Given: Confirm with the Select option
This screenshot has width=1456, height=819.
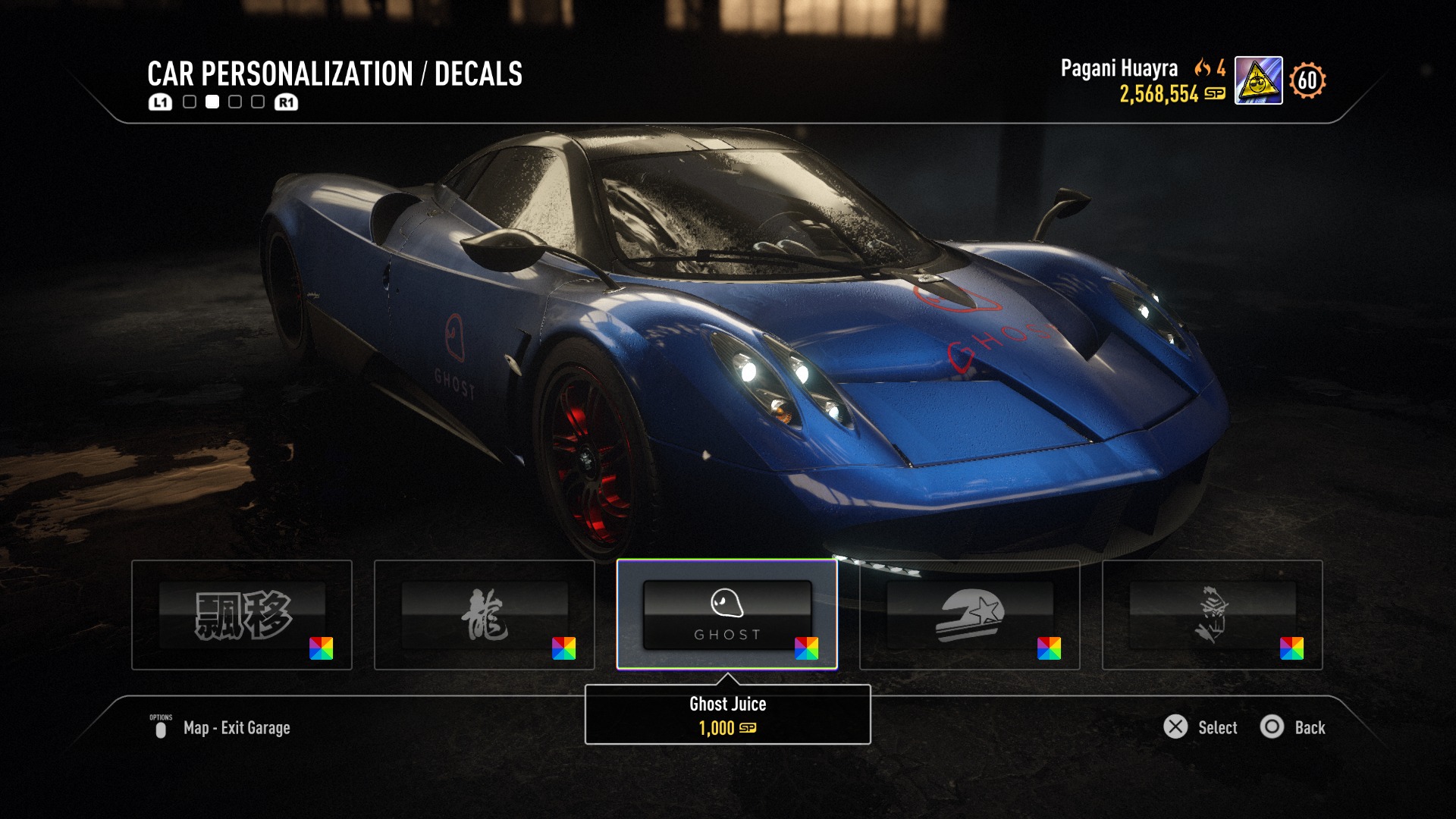Looking at the screenshot, I should pos(1201,727).
